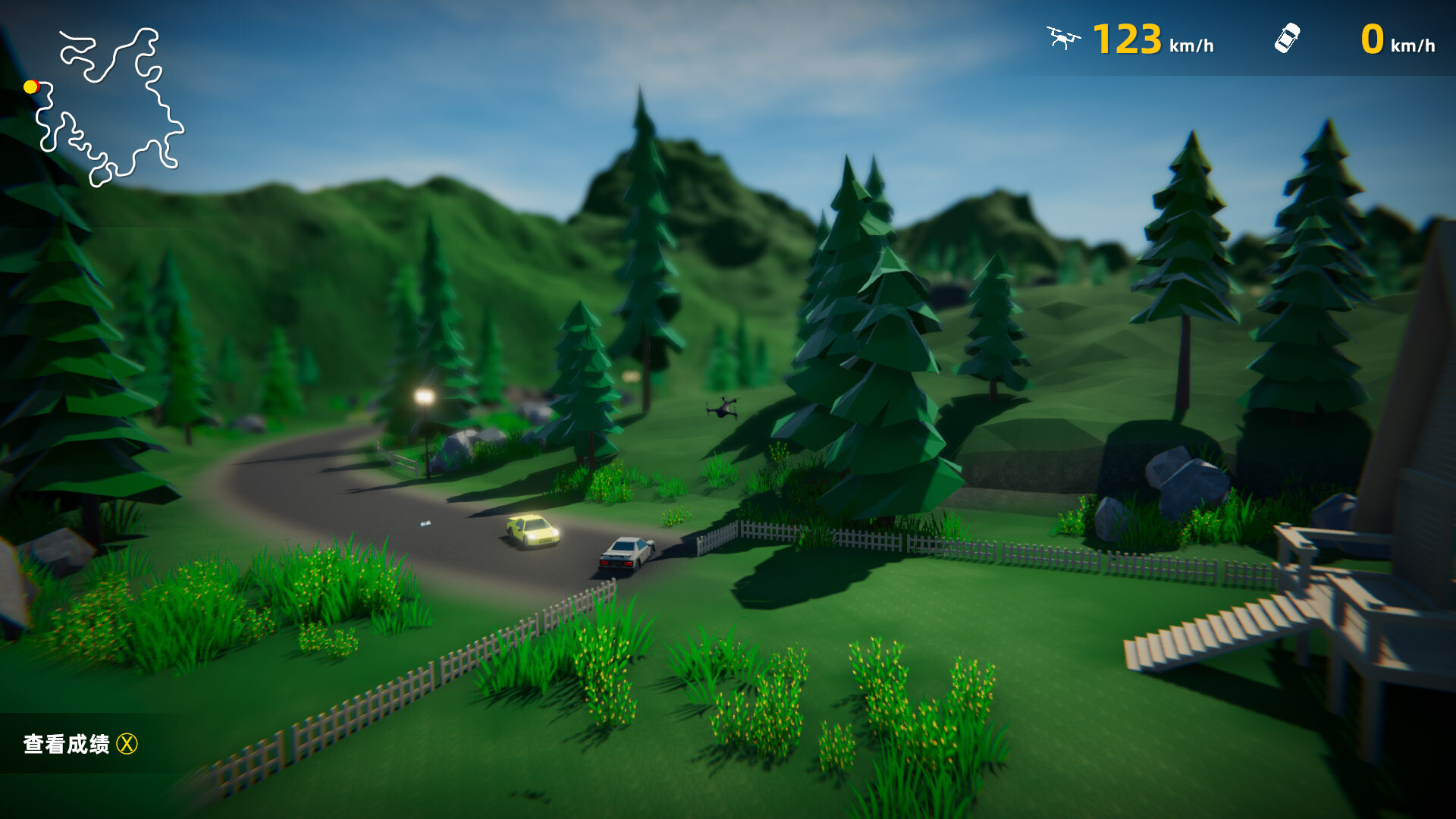Click the km/h label next to 0
This screenshot has width=1456, height=819.
[x=1415, y=47]
